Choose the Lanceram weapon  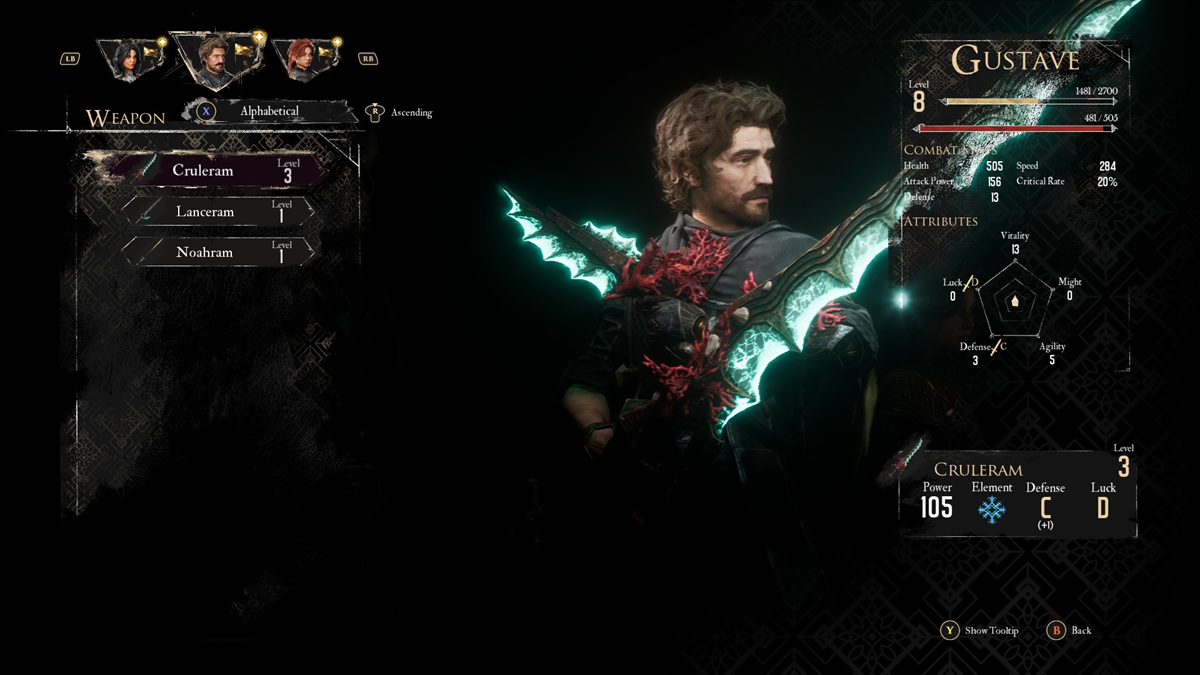(x=220, y=211)
